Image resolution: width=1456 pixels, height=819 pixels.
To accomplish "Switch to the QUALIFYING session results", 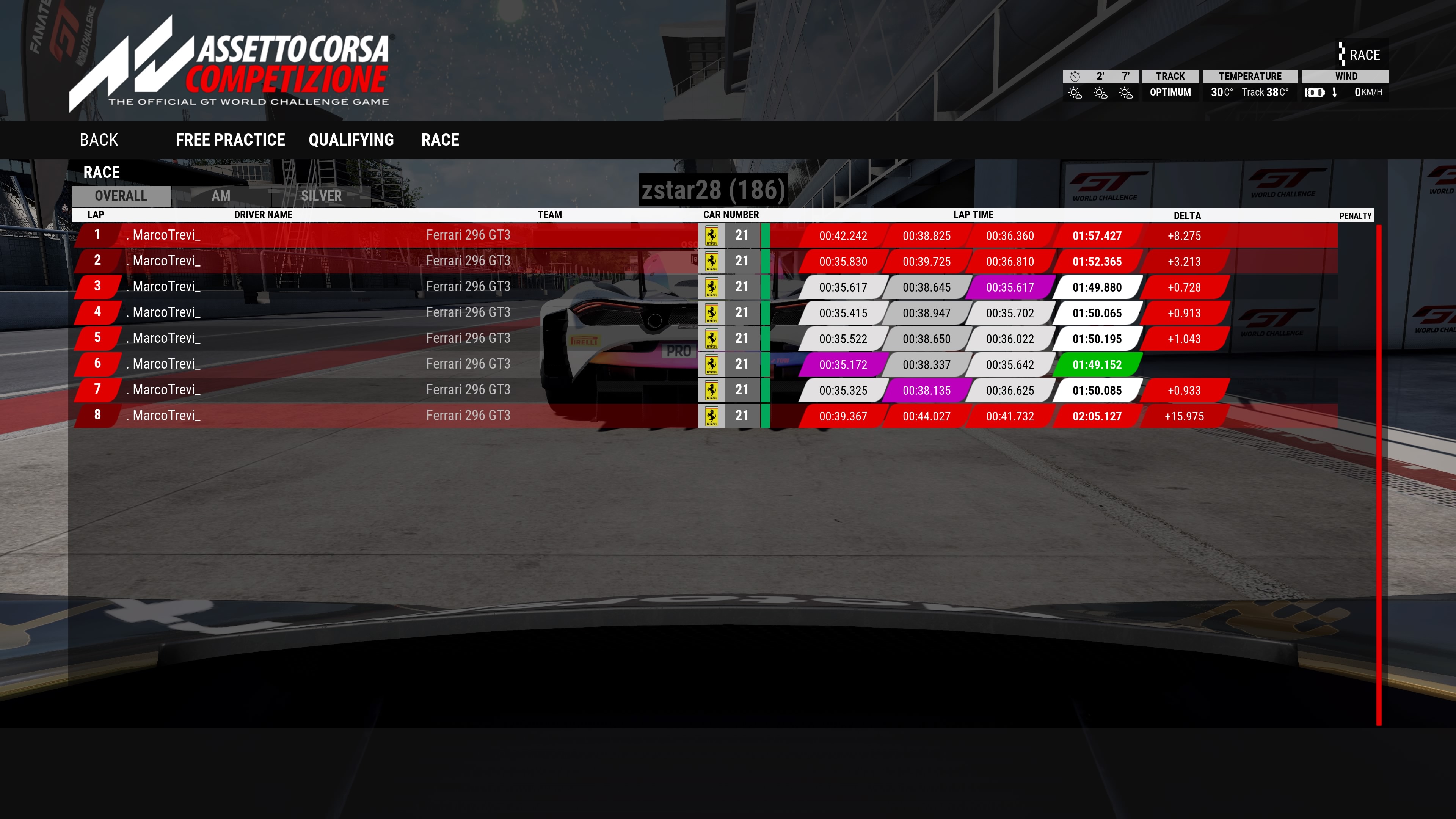I will pyautogui.click(x=351, y=140).
